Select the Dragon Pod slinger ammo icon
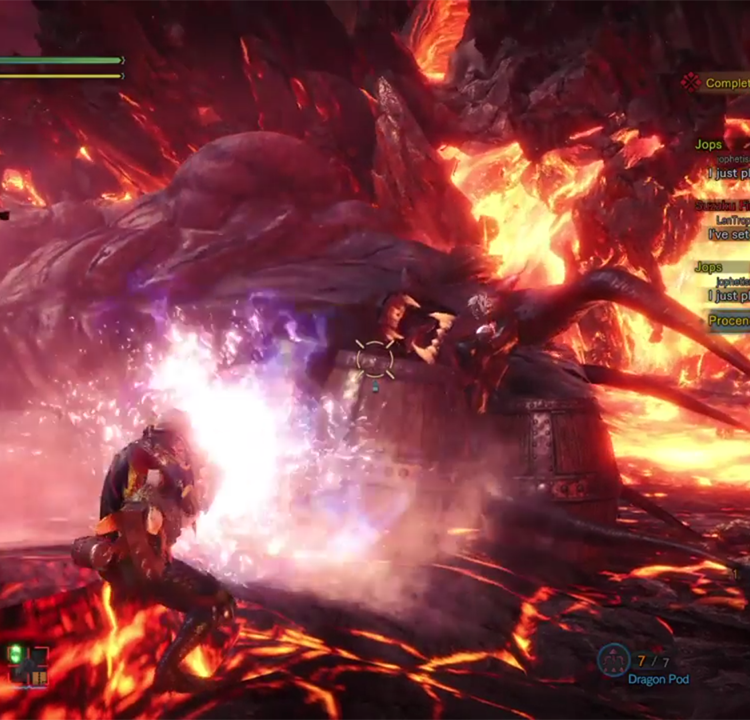750x720 pixels. [x=613, y=659]
